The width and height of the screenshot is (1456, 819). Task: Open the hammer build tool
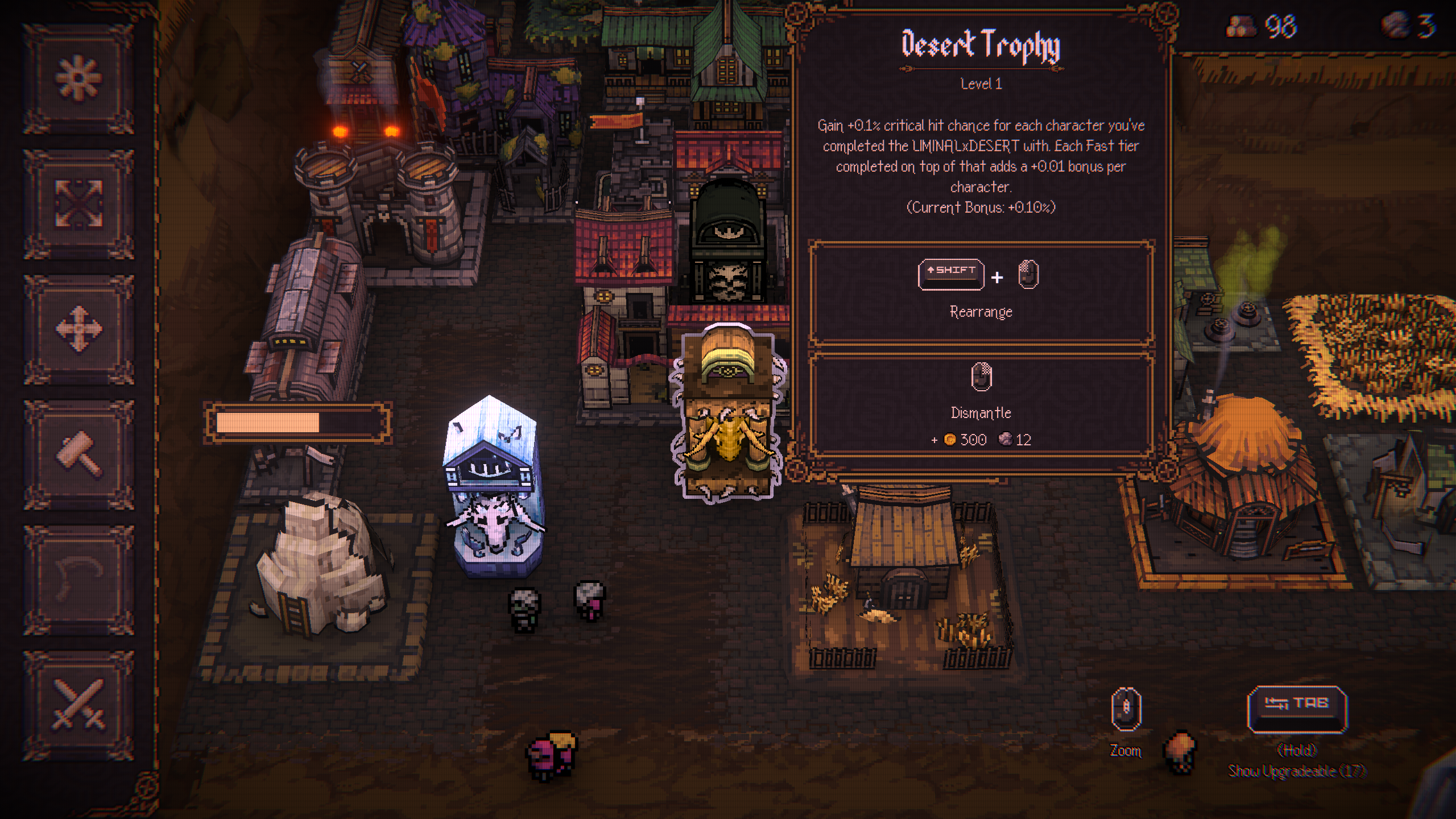[78, 454]
